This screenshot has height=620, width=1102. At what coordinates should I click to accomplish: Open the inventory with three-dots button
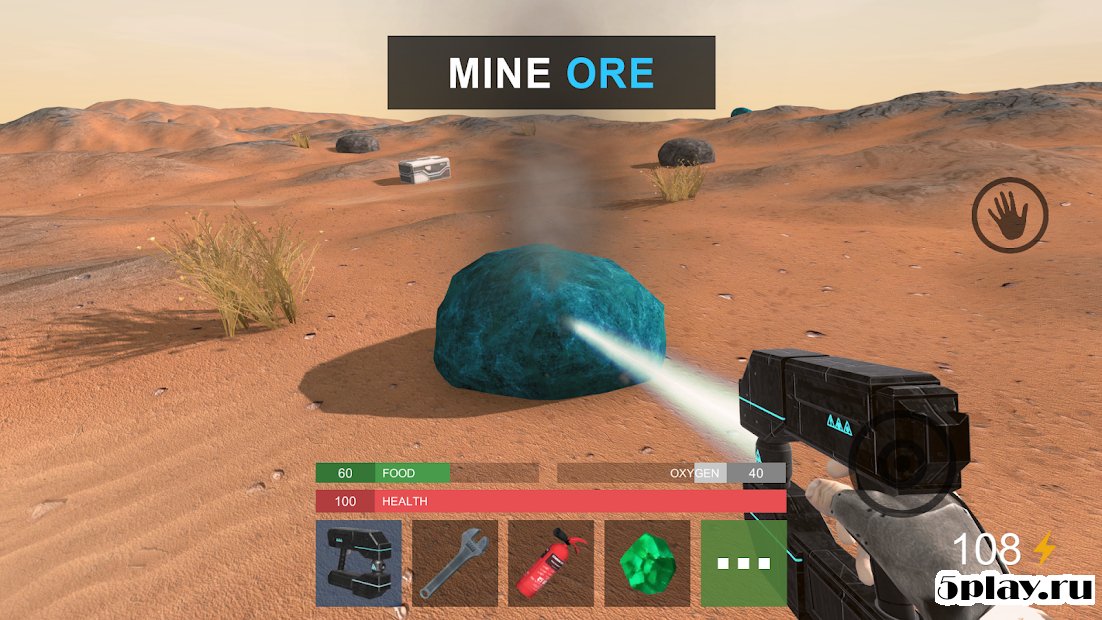(743, 563)
